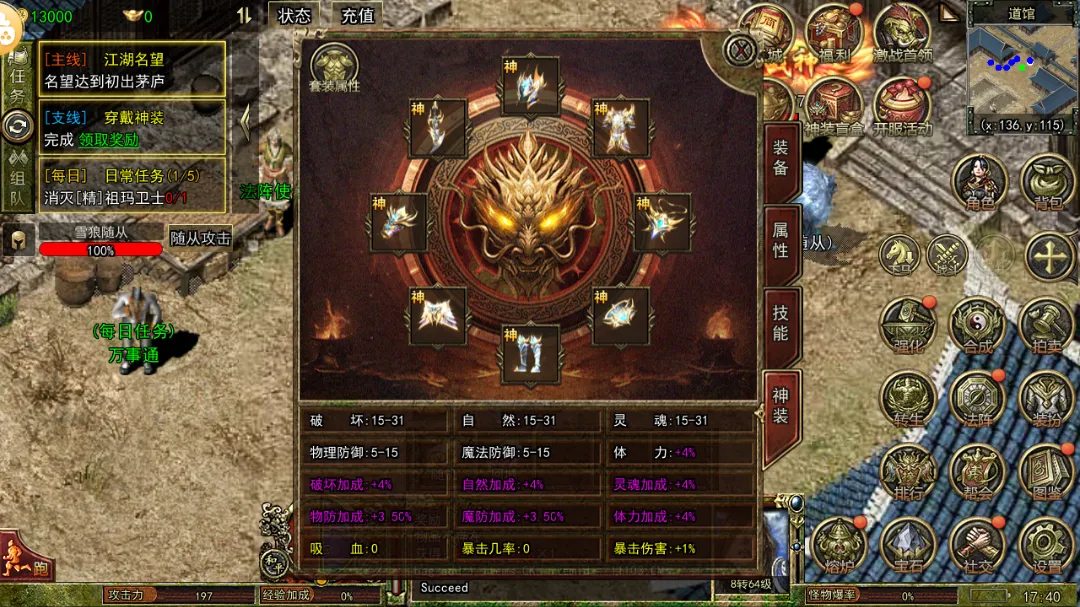Close the equipment panel with the X button
1080x607 pixels.
coord(740,50)
